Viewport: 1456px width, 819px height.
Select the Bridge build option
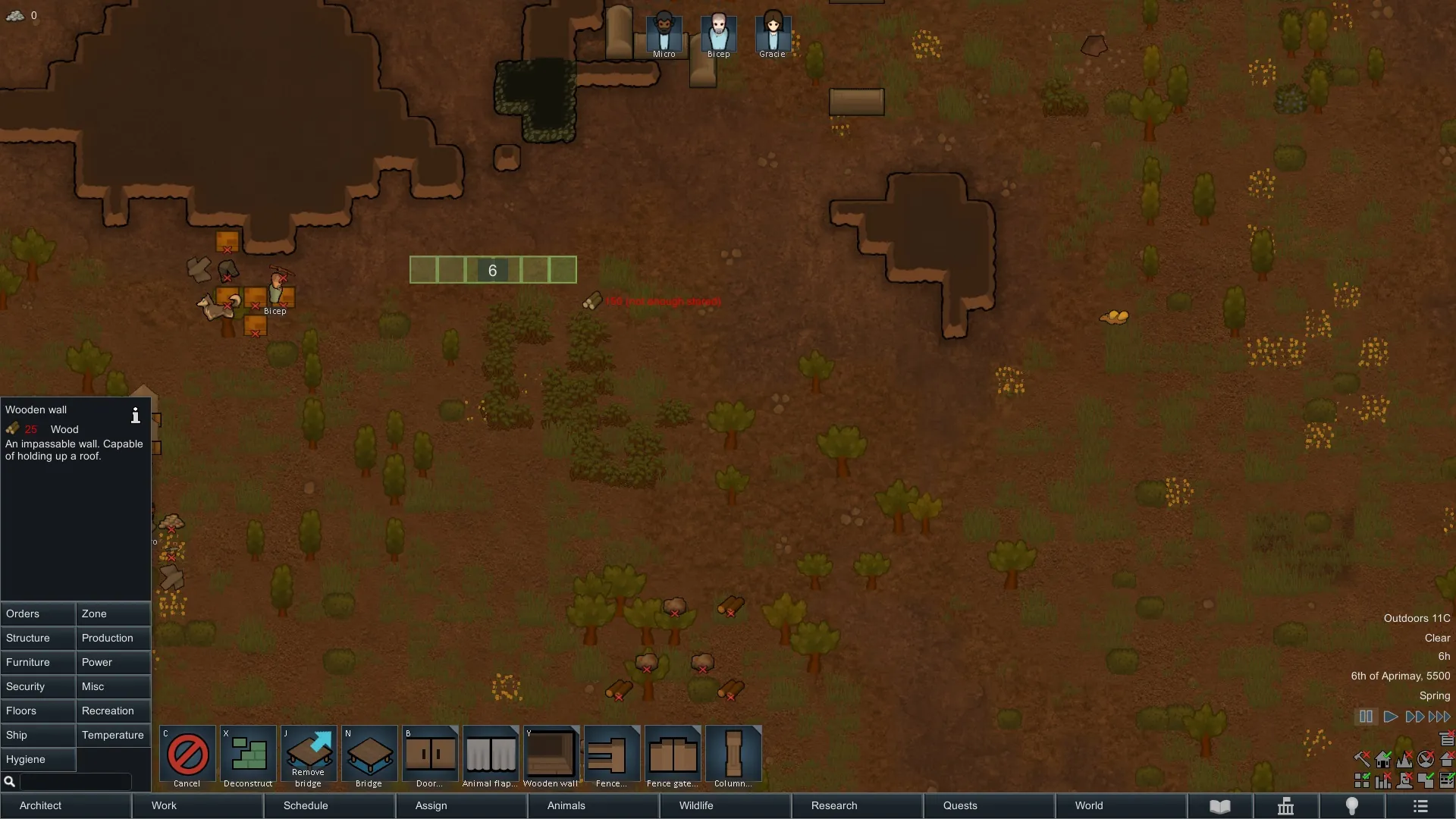[369, 757]
